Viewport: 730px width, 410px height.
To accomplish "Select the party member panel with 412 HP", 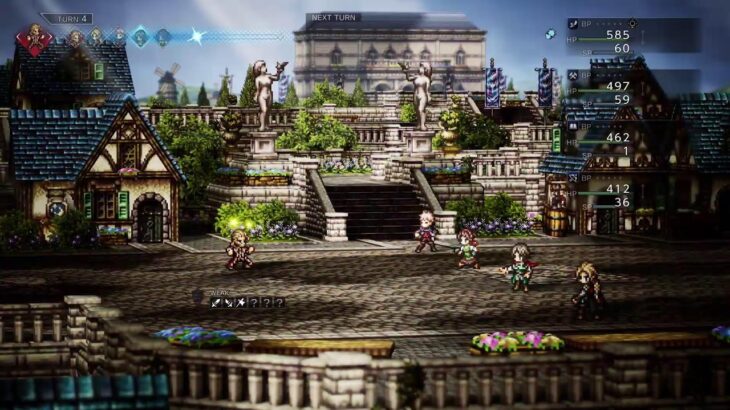I will pyautogui.click(x=632, y=188).
